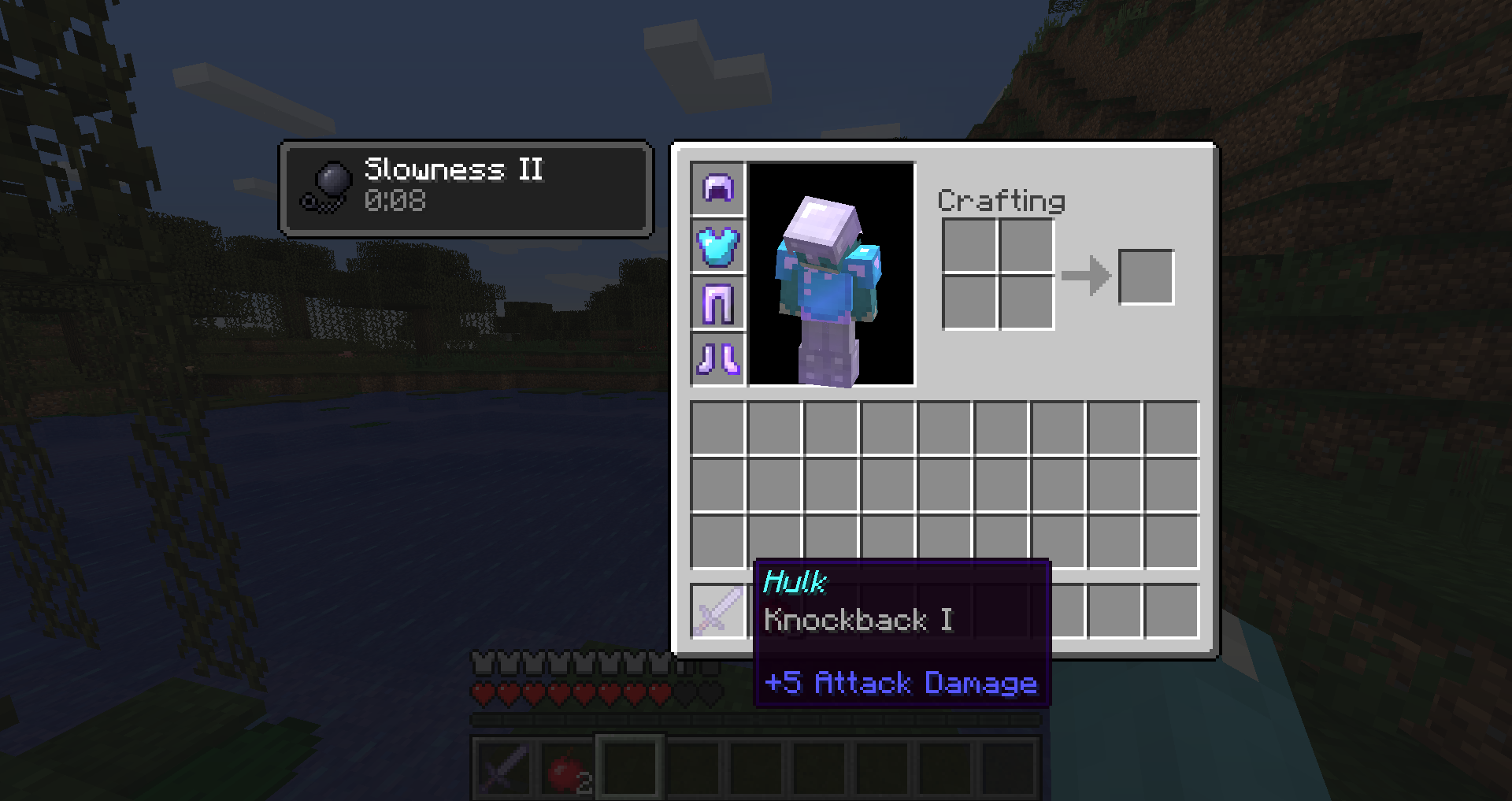
Task: Select the equipped diamond helmet slot
Action: coord(717,189)
